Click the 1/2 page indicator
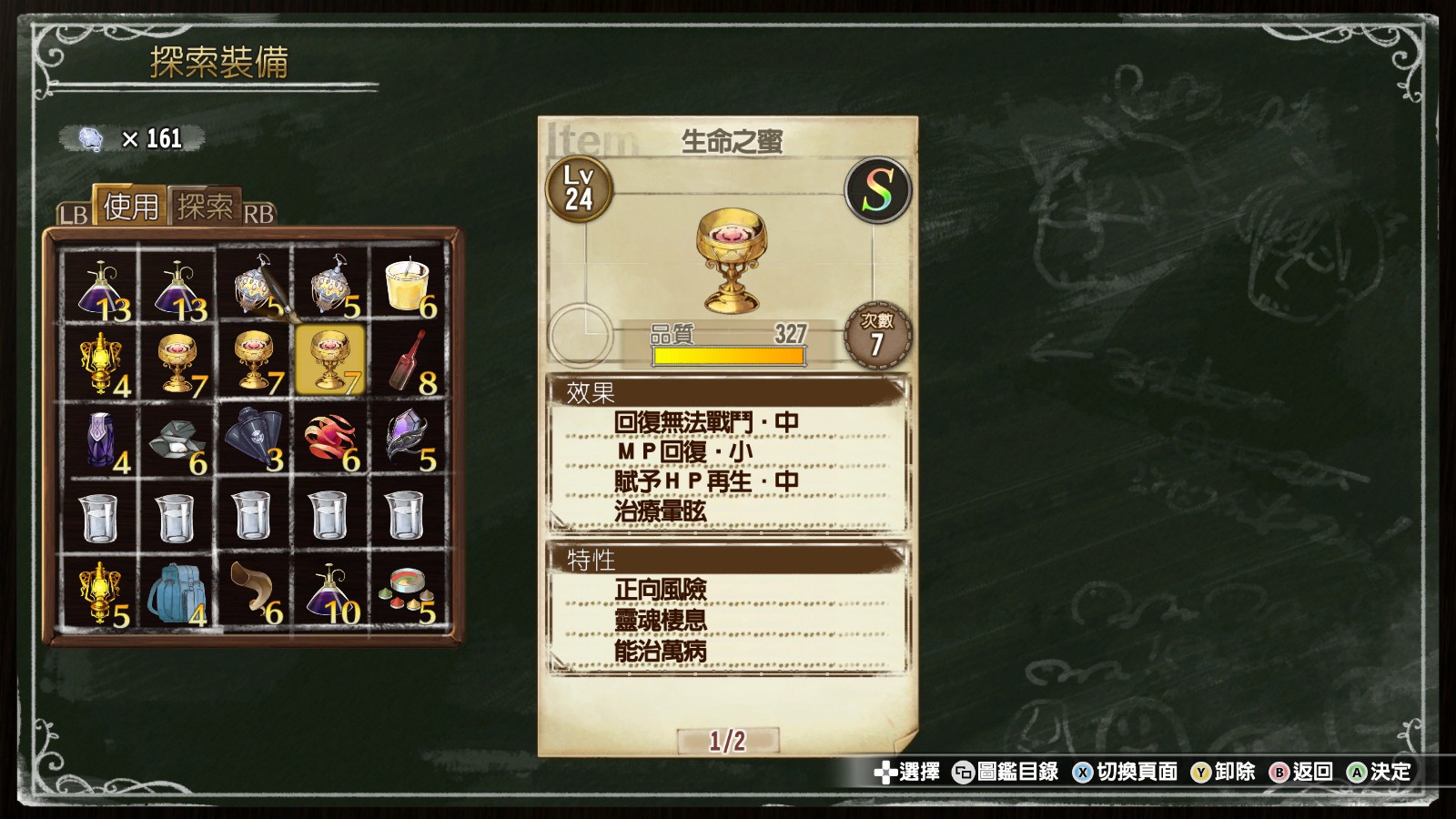This screenshot has height=819, width=1456. point(728,741)
